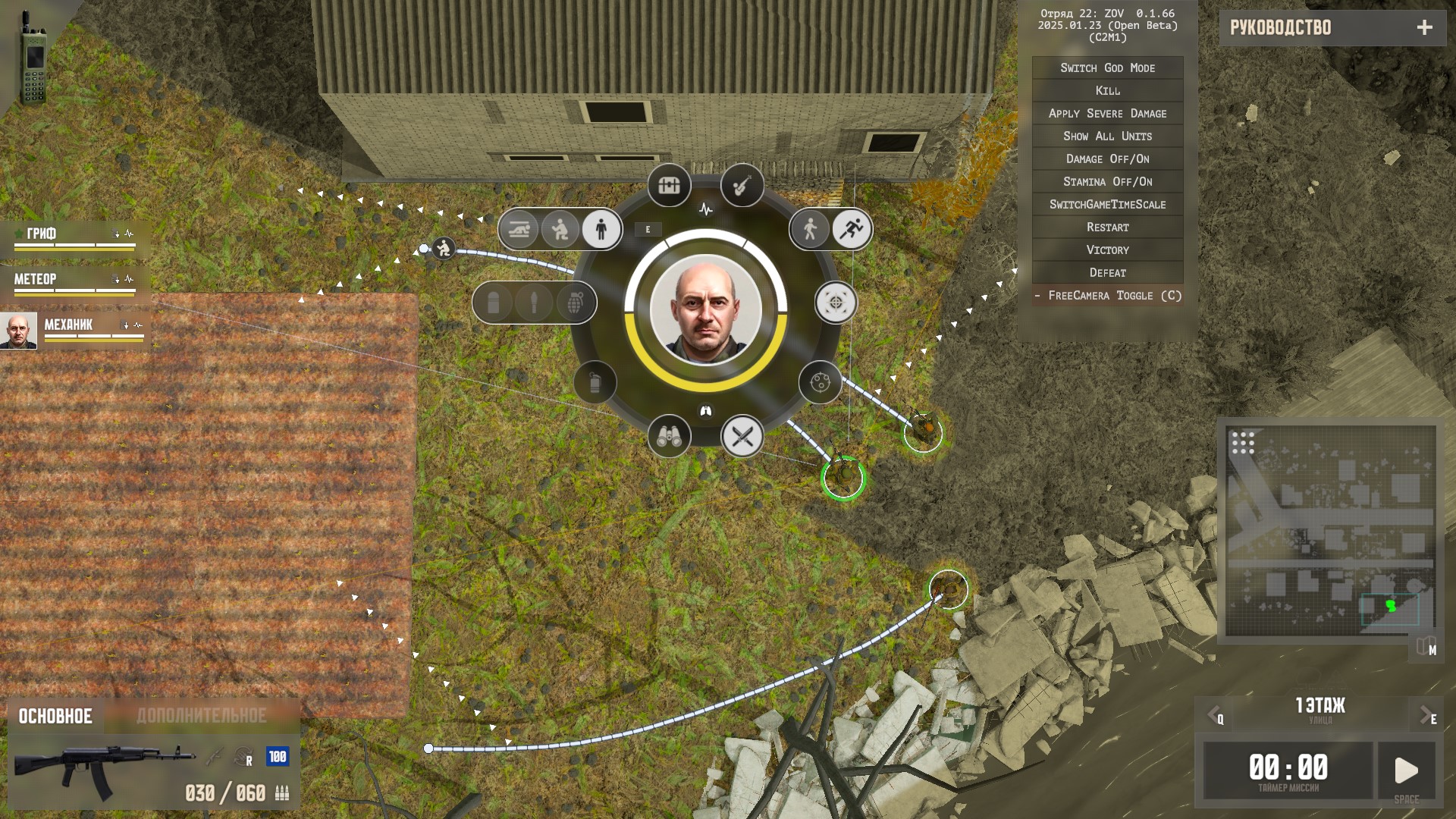
Task: Choose the crossed knives melee action
Action: [742, 436]
